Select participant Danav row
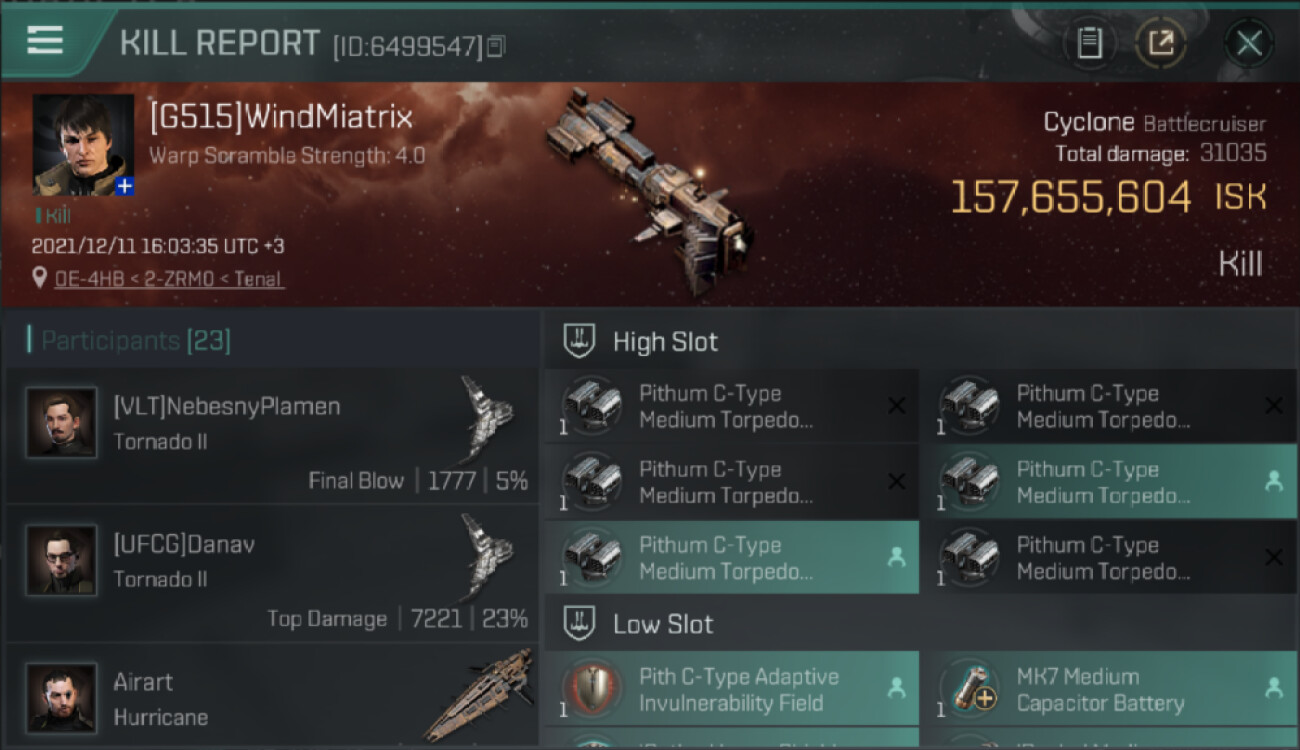The width and height of the screenshot is (1300, 750). coord(272,574)
